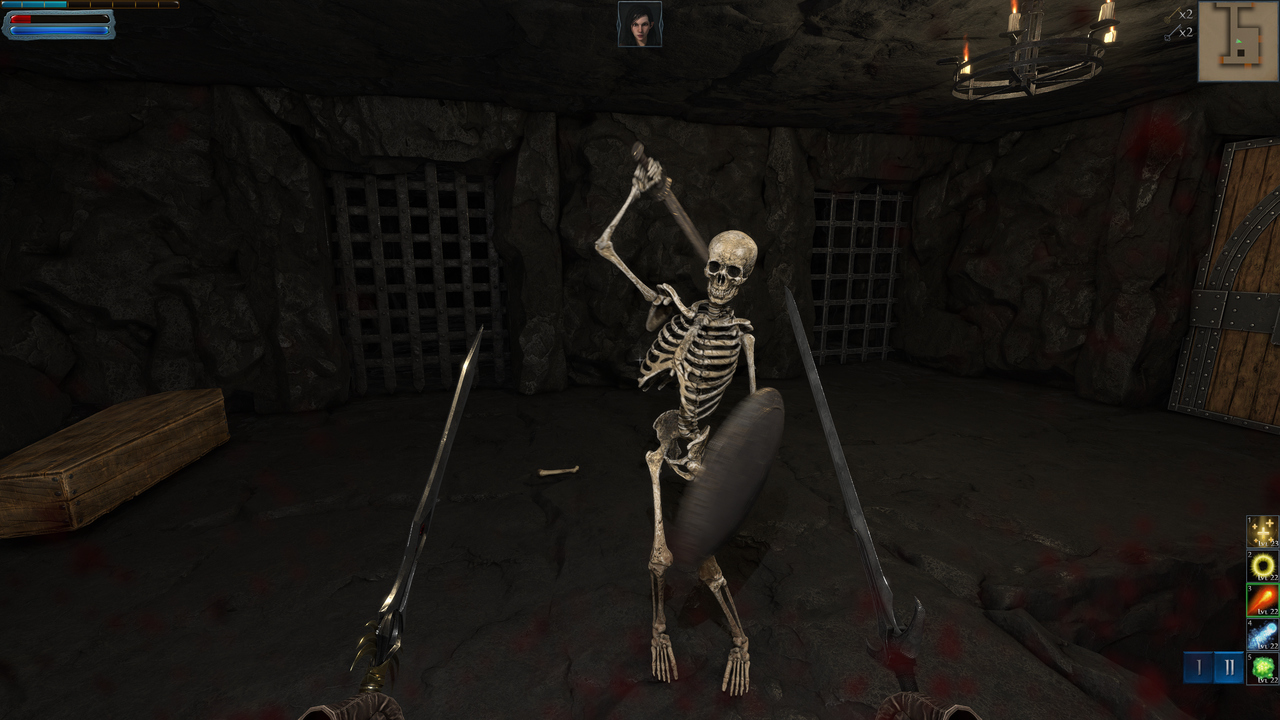Select the yellow ring spell in slot 2
1280x720 pixels.
(1262, 567)
